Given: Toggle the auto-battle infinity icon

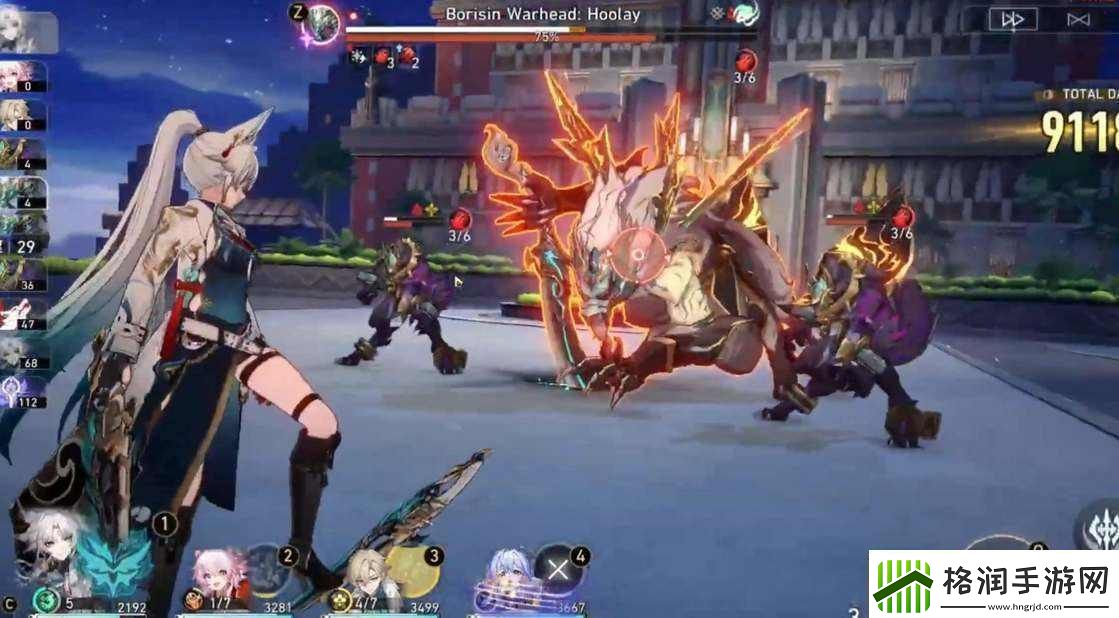Looking at the screenshot, I should click(1078, 19).
